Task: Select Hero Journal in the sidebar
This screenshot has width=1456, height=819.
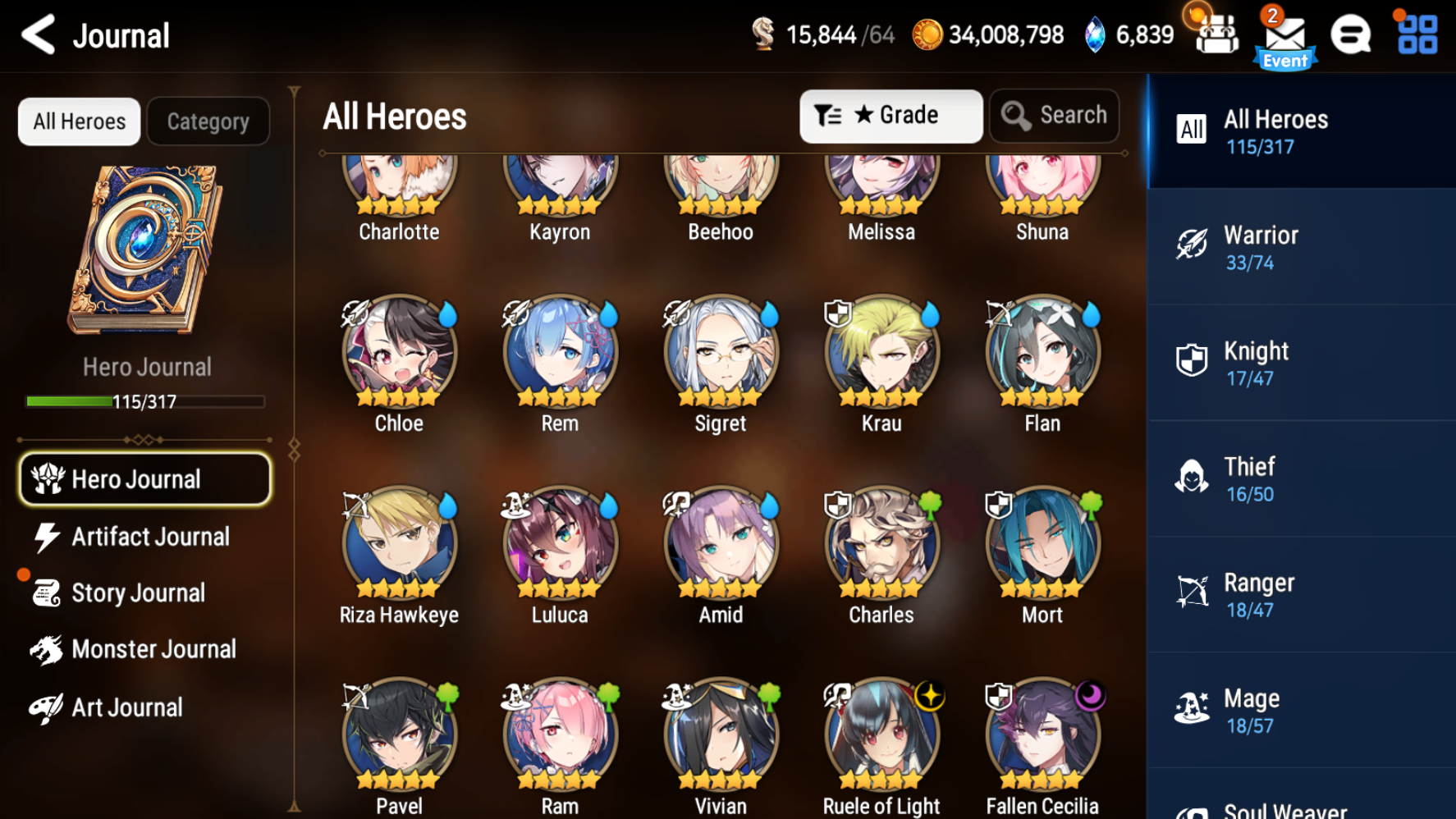Action: (144, 478)
